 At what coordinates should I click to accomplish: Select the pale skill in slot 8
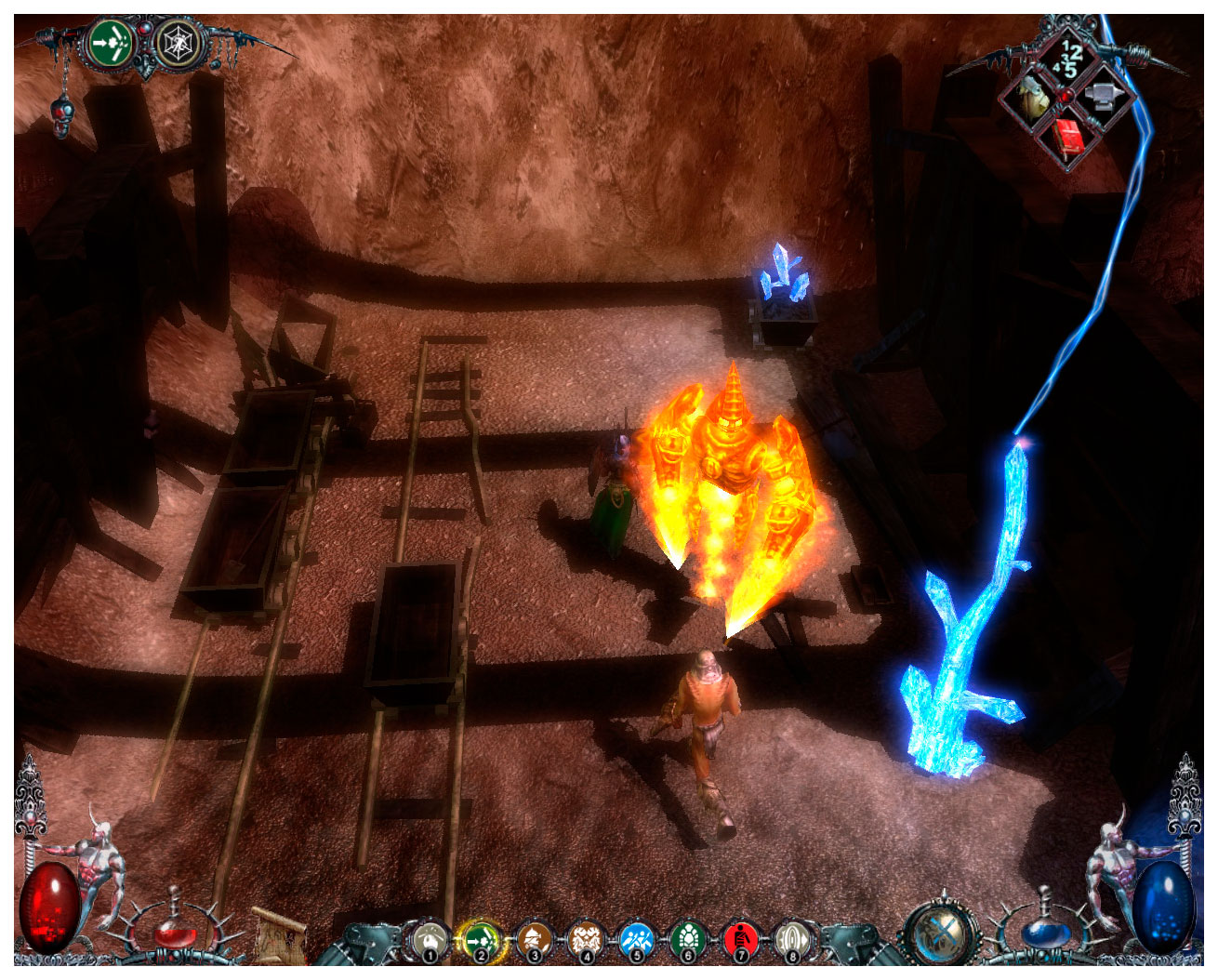791,939
